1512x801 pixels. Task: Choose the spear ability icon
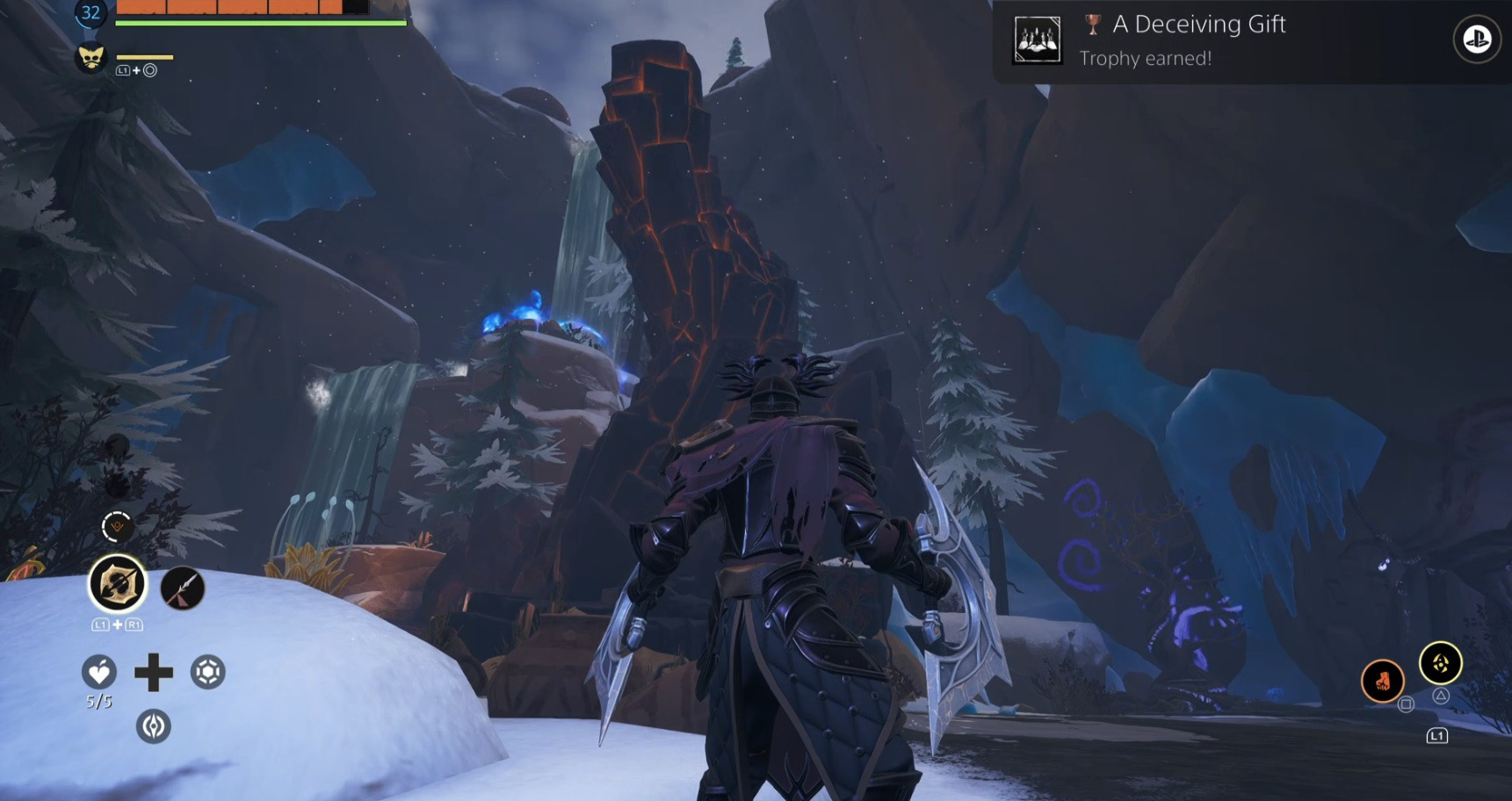coord(182,588)
